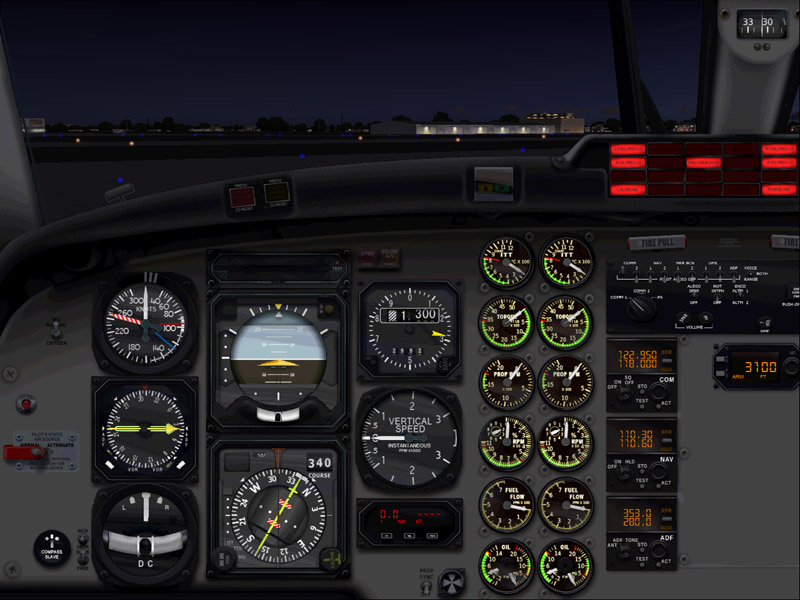Click the HSI heading knob at lower left
Image resolution: width=800 pixels, height=600 pixels.
point(222,560)
